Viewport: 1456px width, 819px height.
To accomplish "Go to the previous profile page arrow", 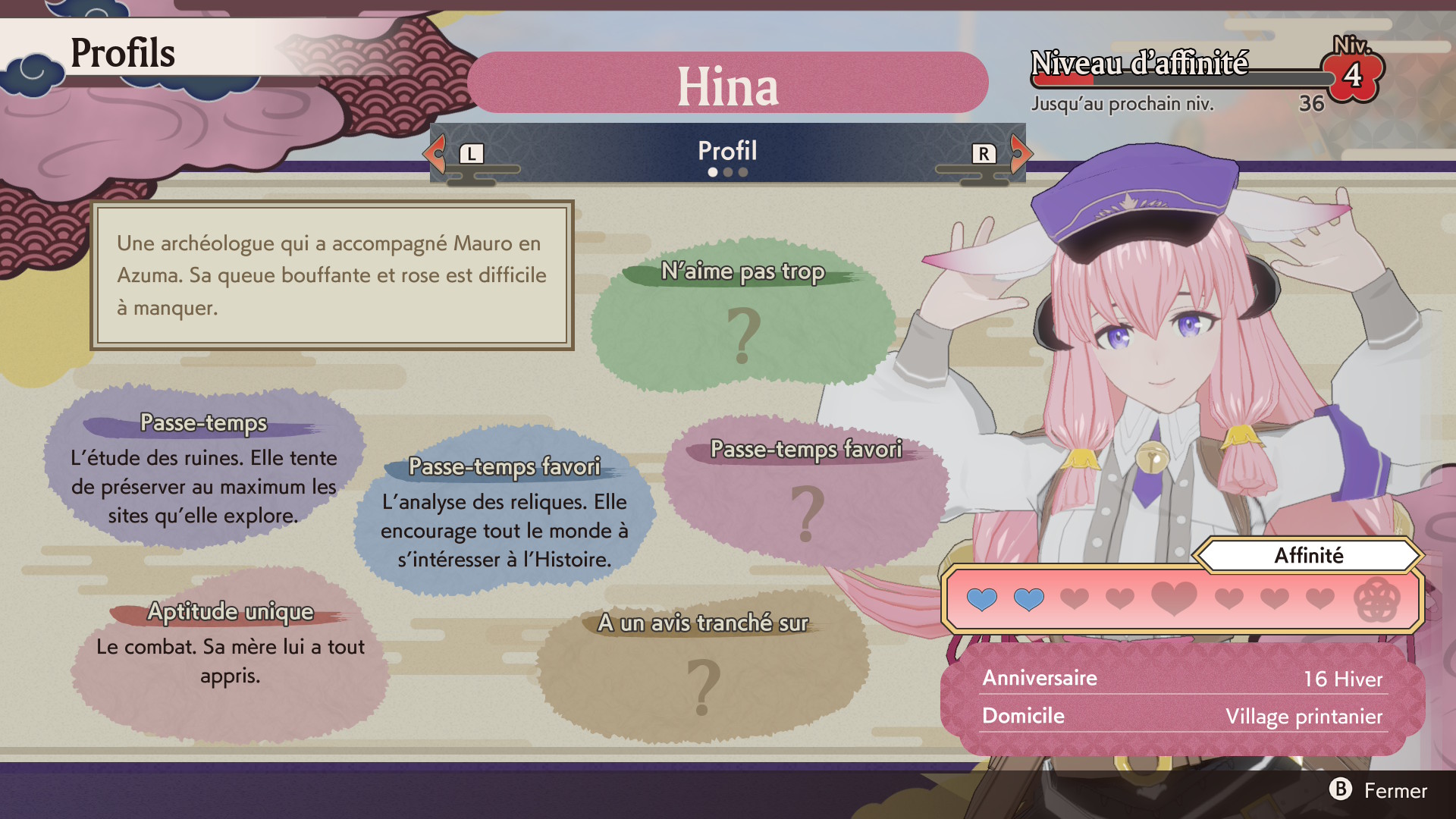I will point(436,153).
